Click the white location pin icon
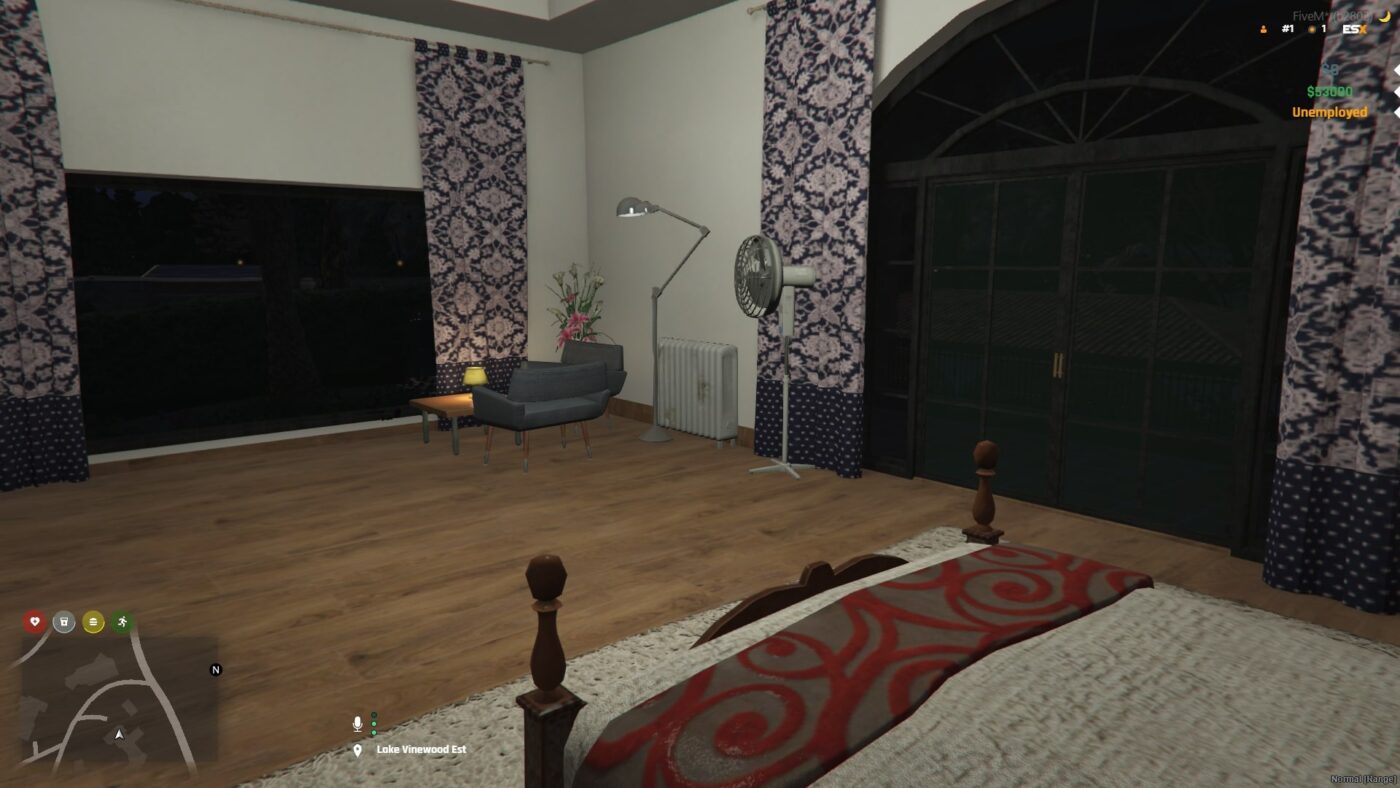Viewport: 1400px width, 788px height. click(x=358, y=749)
